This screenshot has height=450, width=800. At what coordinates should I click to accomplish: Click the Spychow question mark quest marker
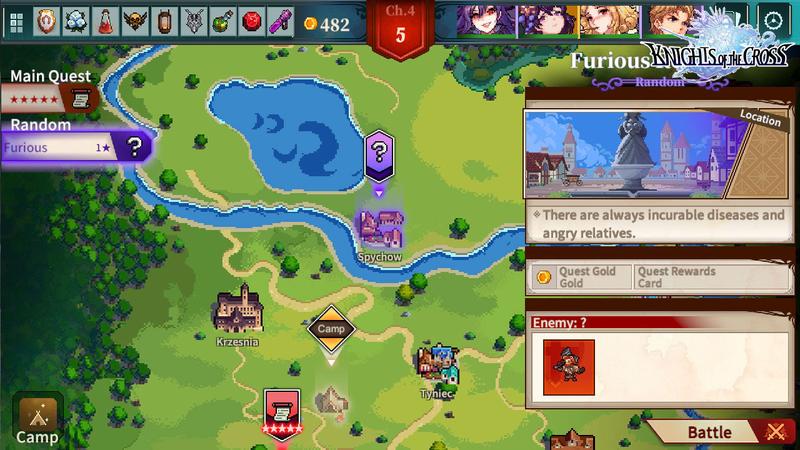point(379,156)
